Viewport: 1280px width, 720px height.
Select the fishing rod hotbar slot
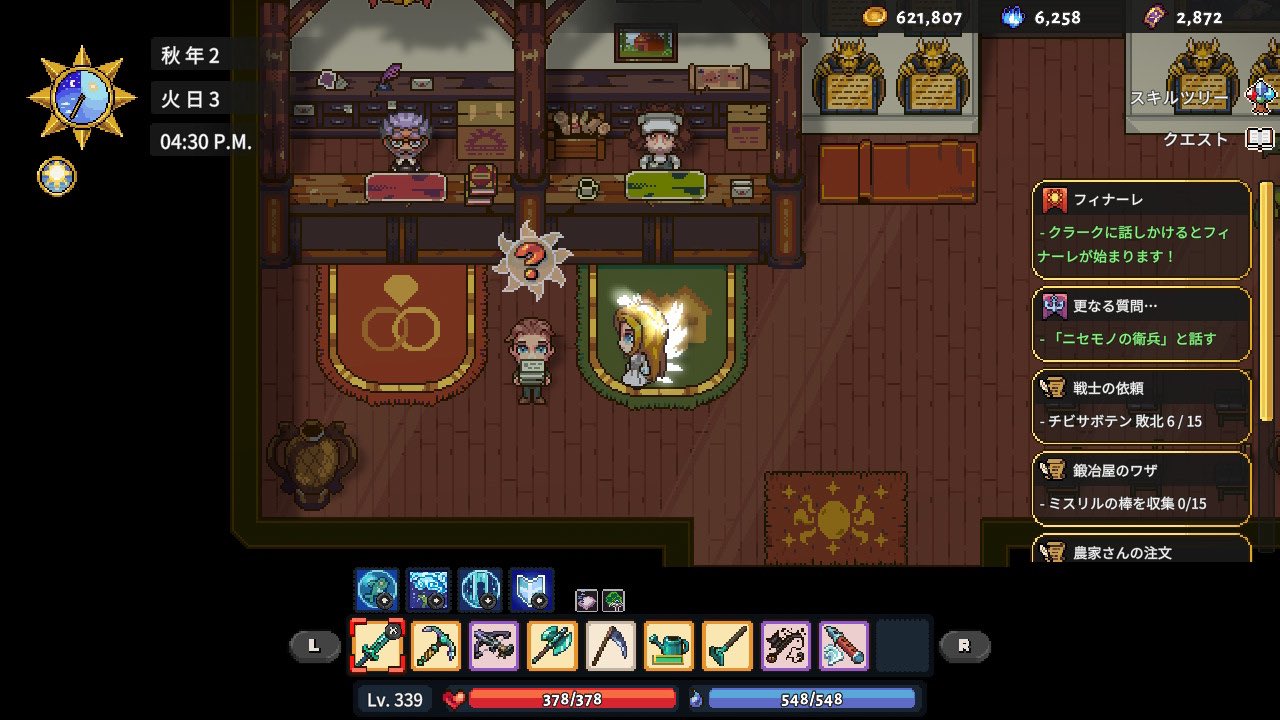tap(786, 646)
